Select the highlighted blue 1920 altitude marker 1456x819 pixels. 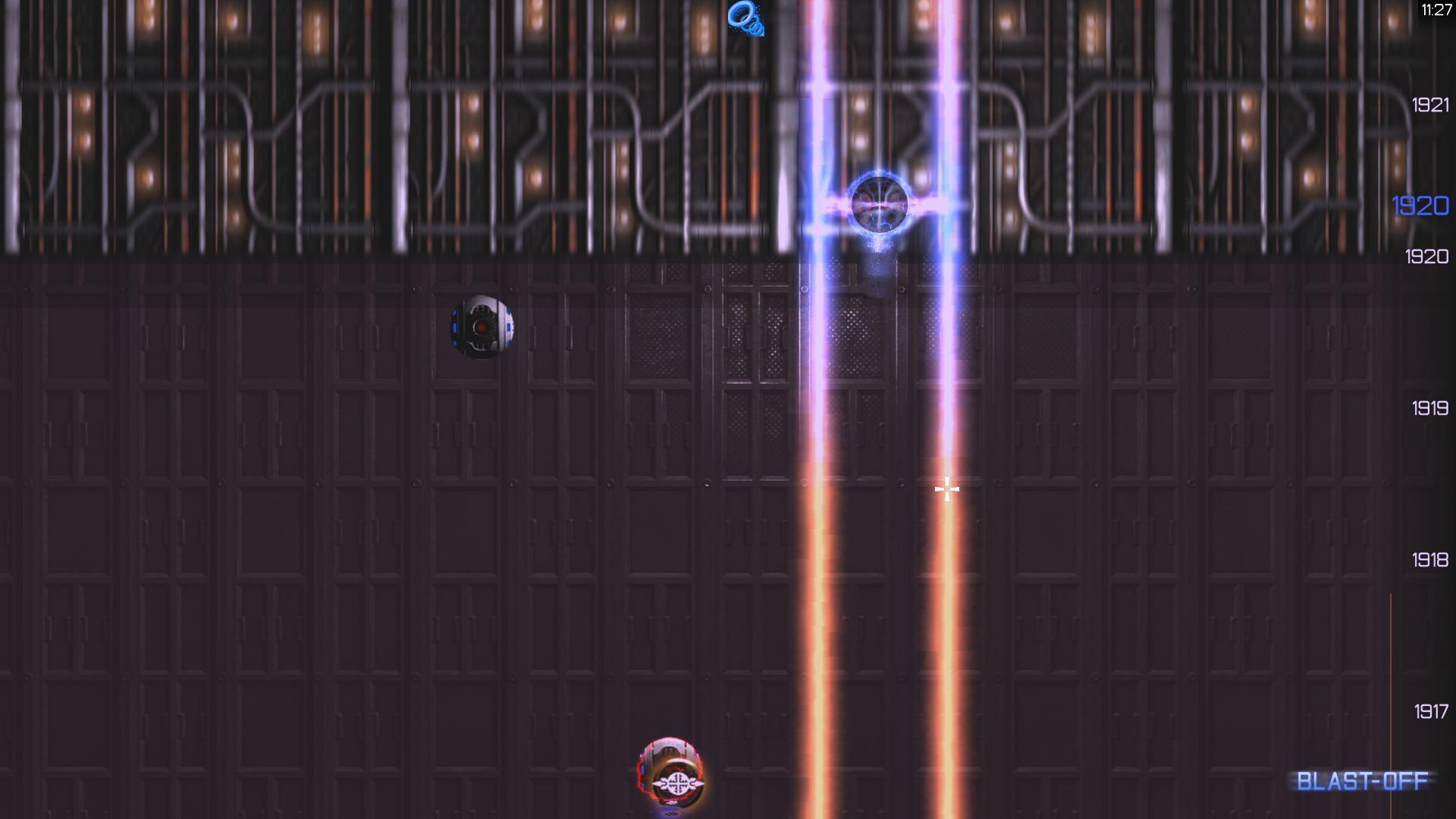point(1421,206)
